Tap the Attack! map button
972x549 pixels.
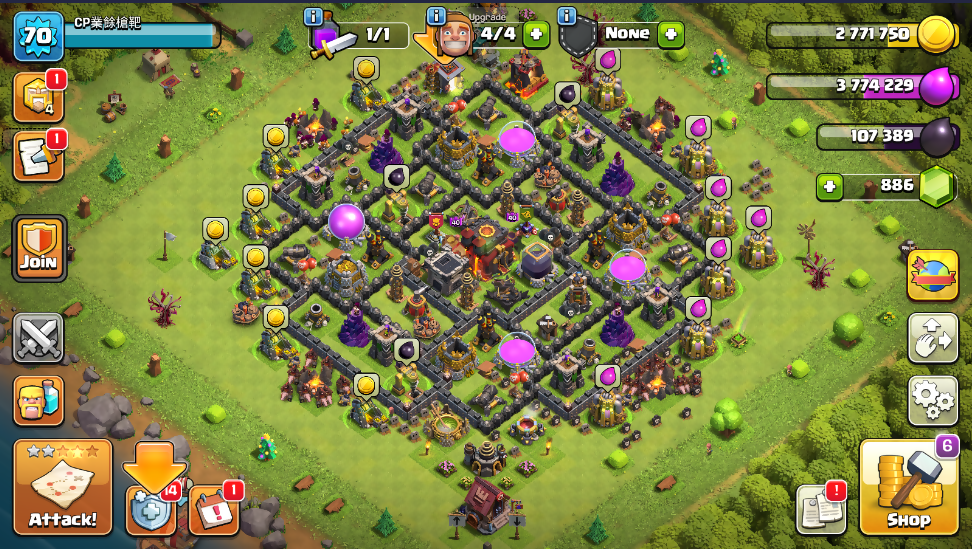coord(63,487)
